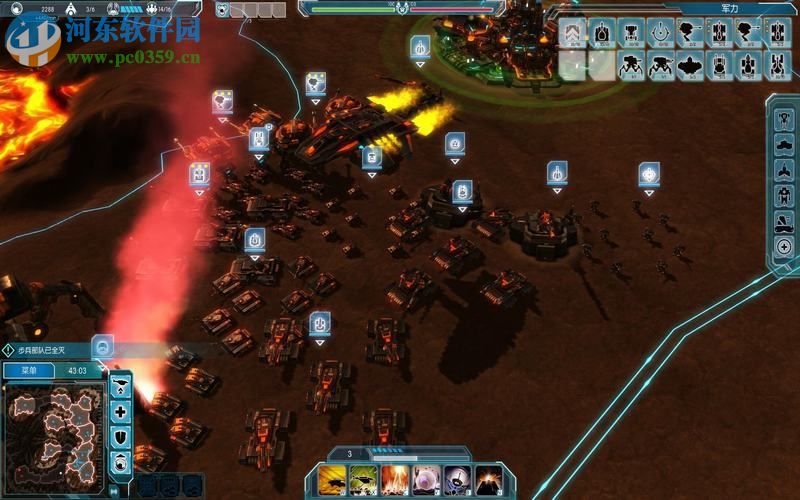
Task: Use the green aircraft strike ability
Action: click(x=364, y=479)
